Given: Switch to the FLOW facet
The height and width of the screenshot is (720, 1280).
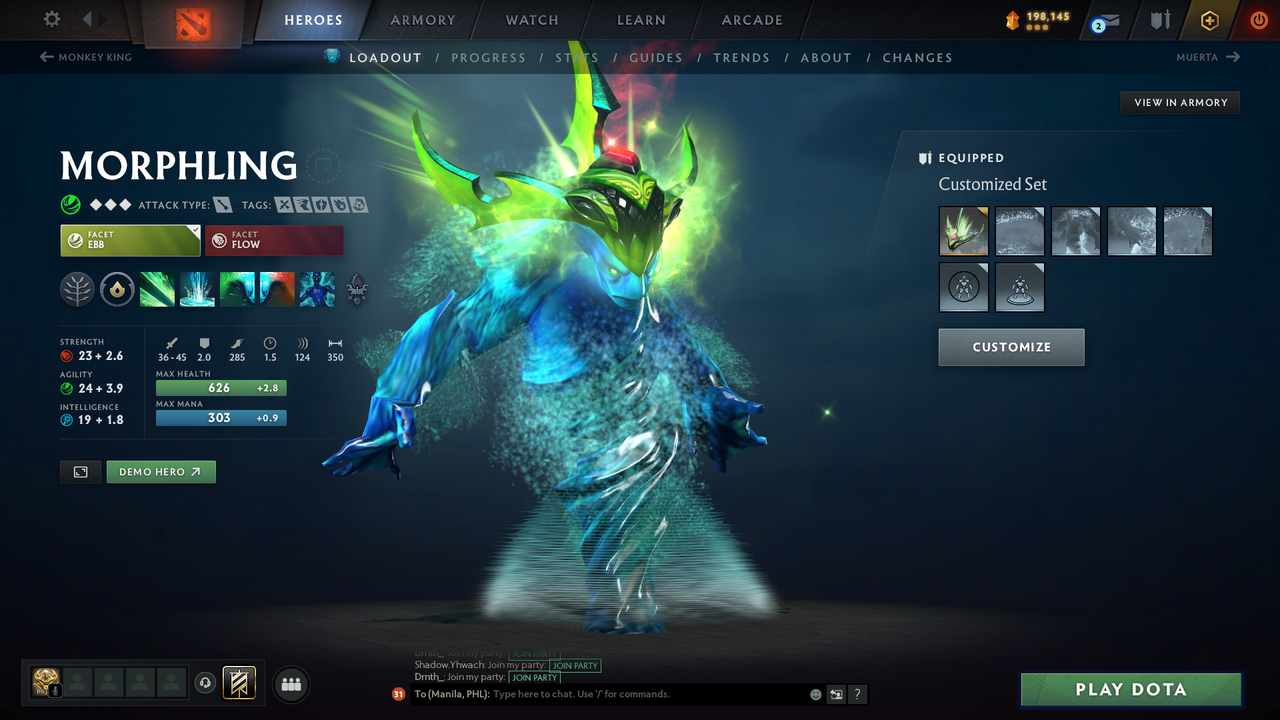Looking at the screenshot, I should pos(274,240).
